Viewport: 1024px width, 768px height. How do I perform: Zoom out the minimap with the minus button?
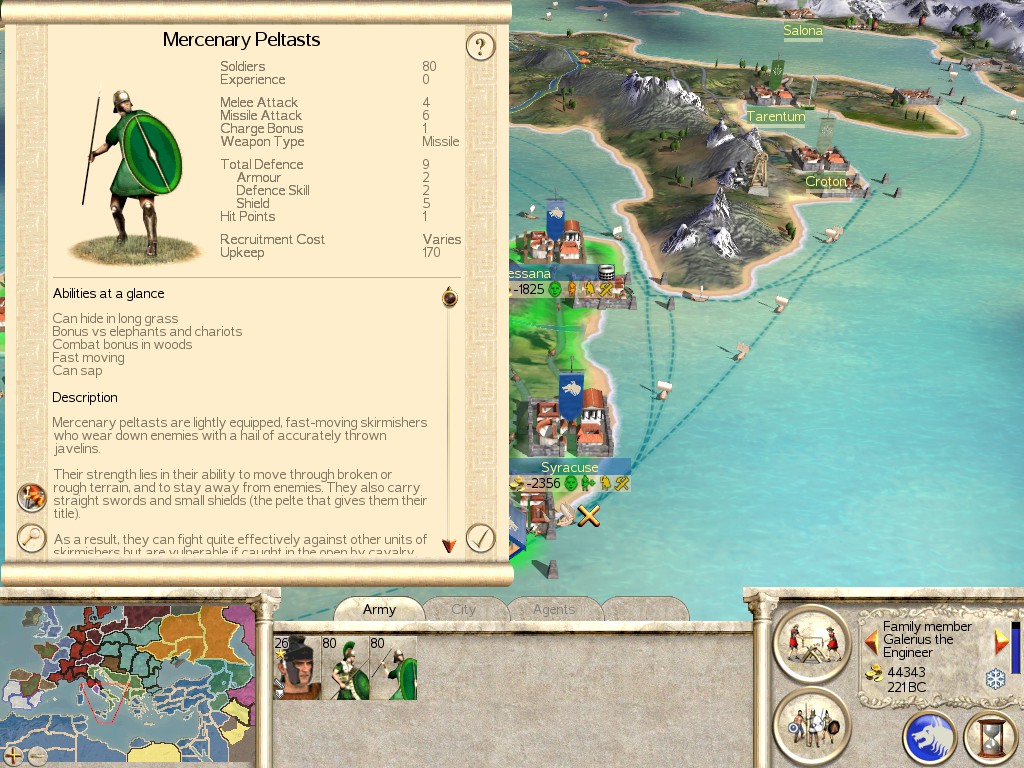click(37, 755)
